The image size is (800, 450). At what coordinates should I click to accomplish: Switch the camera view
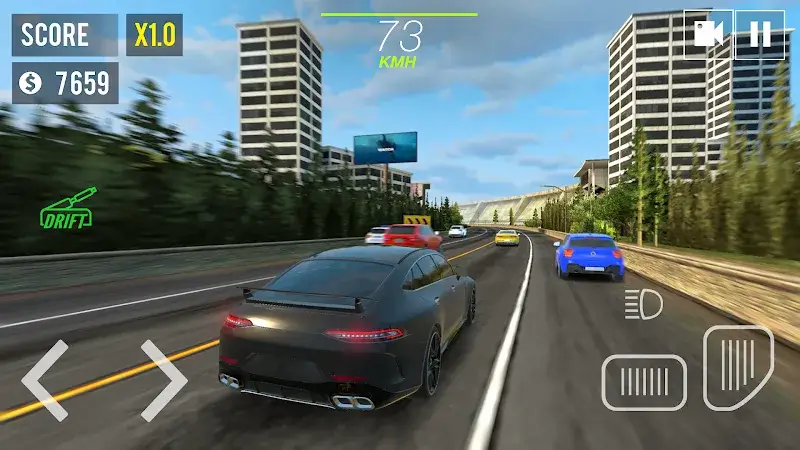pos(708,34)
